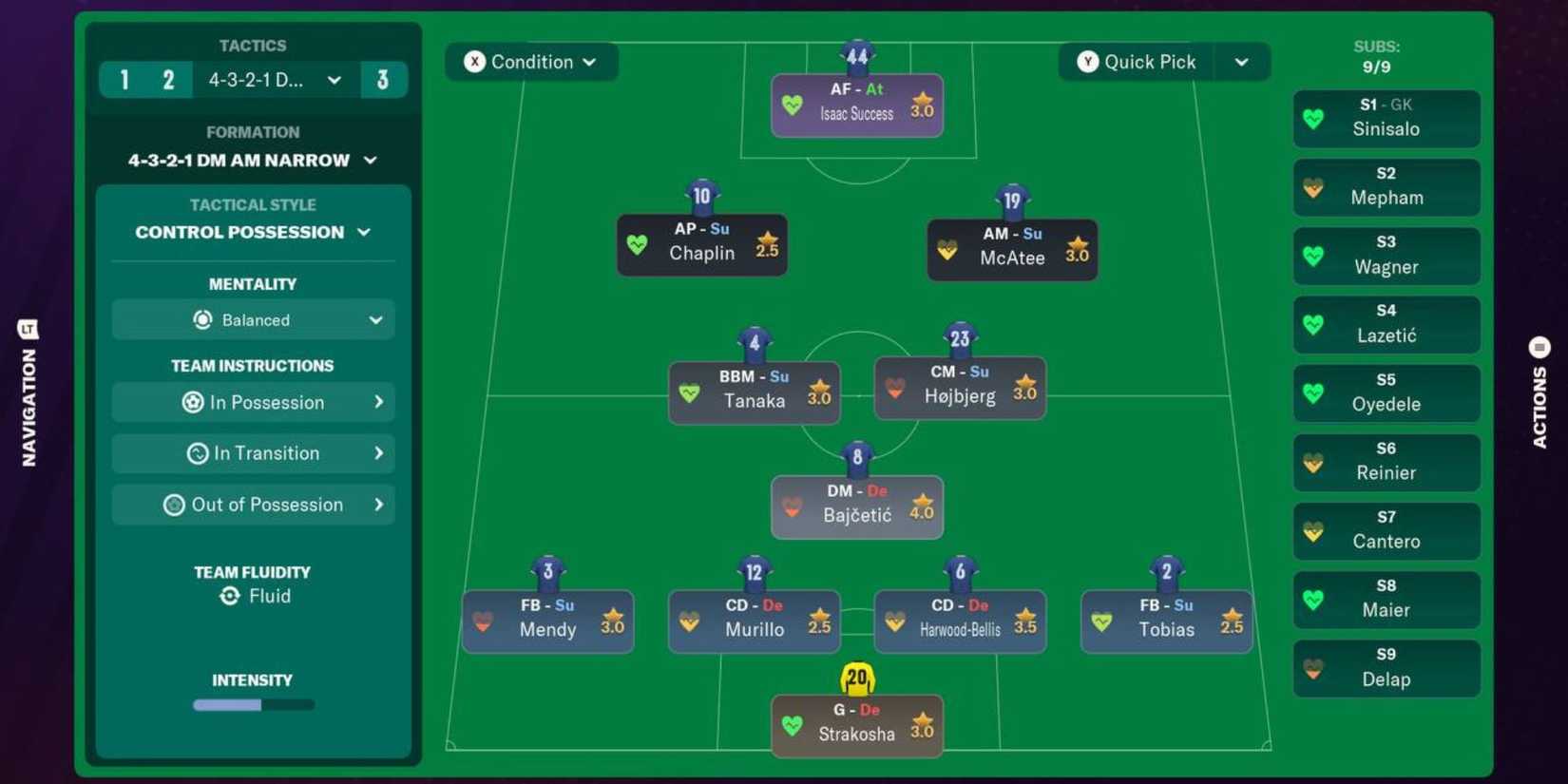Screen dimensions: 1568x784
Task: Open the In Transition team instructions
Action: [x=253, y=453]
